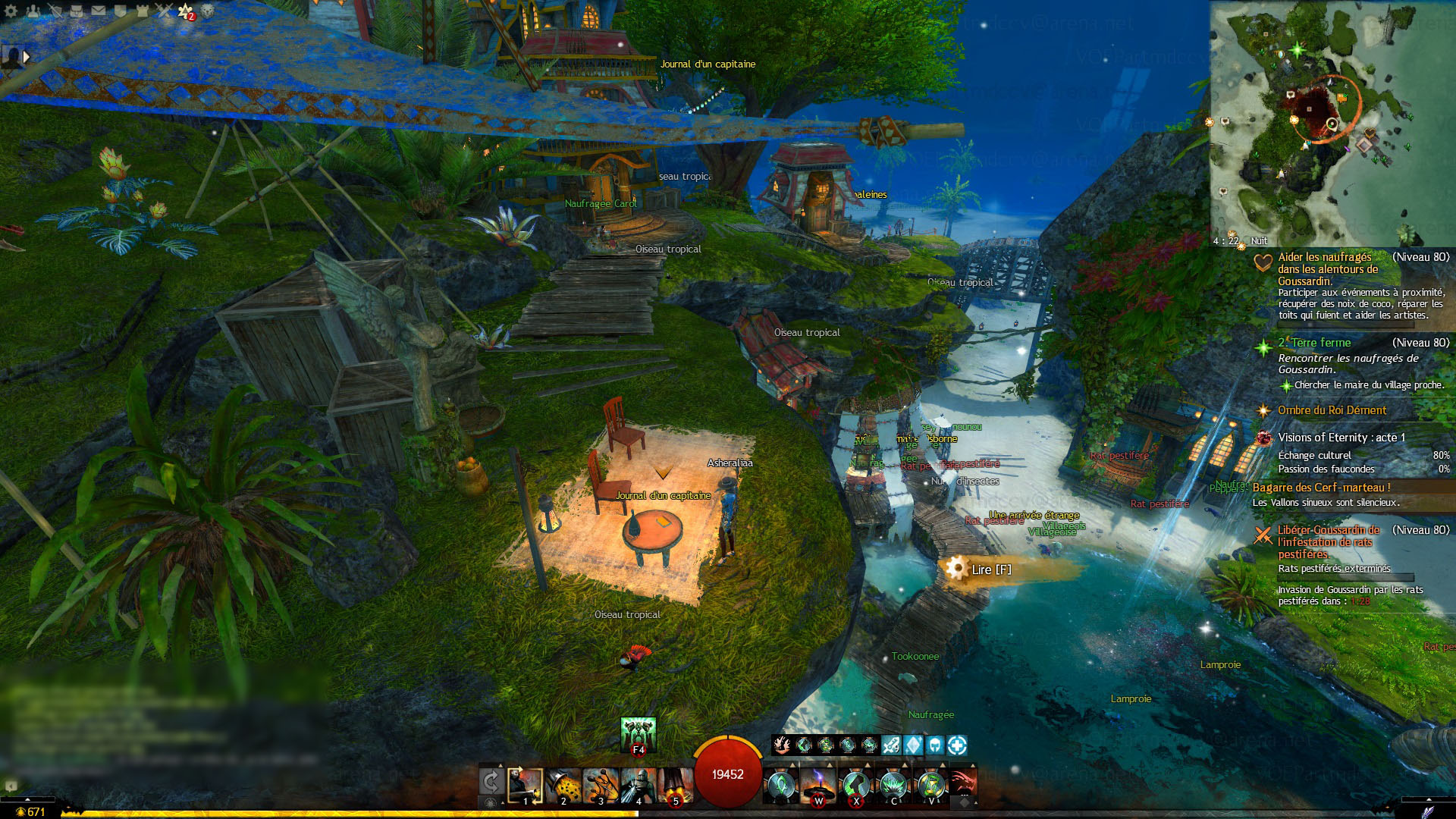Image resolution: width=1456 pixels, height=819 pixels.
Task: Open the inventory bag icon
Action: [x=77, y=11]
